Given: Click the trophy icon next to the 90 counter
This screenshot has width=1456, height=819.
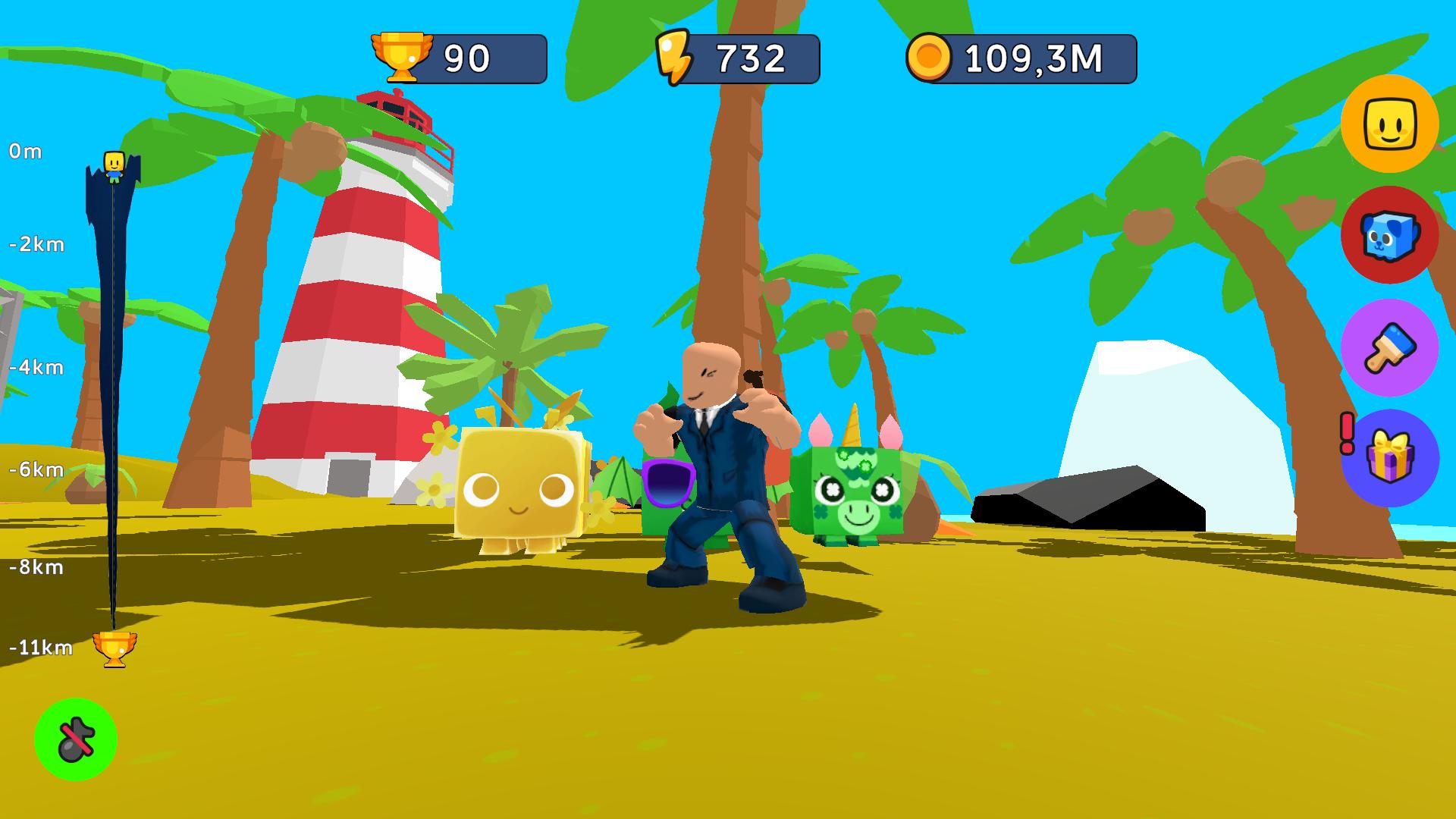Looking at the screenshot, I should 402,53.
